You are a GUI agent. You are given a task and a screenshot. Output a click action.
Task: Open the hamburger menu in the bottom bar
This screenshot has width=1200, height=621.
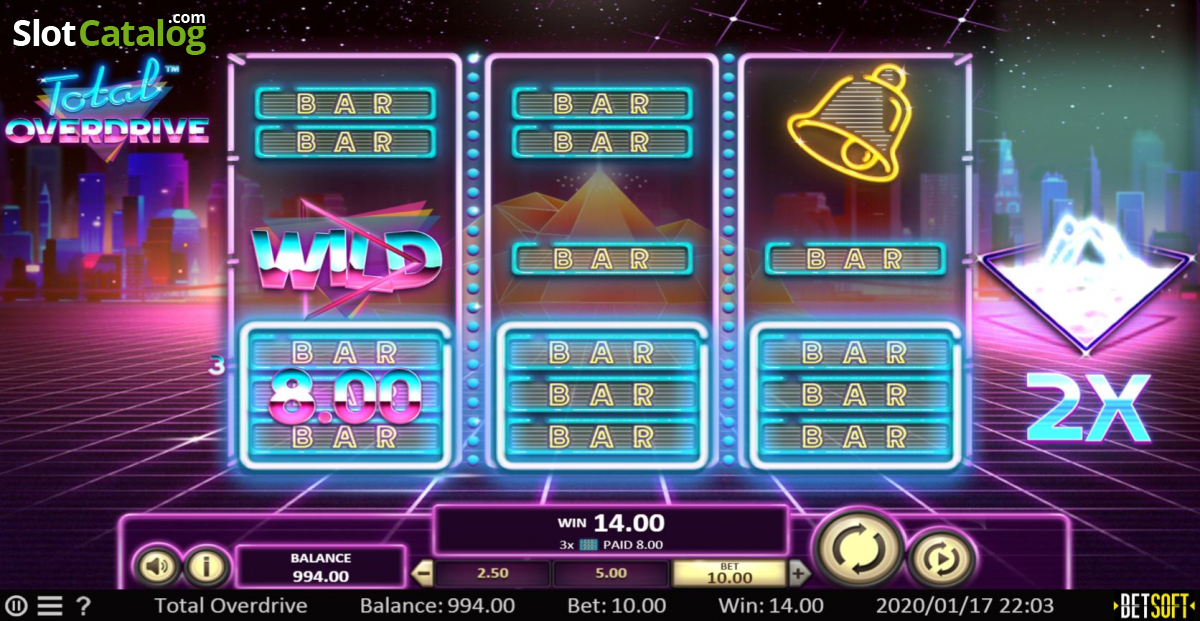[50, 606]
